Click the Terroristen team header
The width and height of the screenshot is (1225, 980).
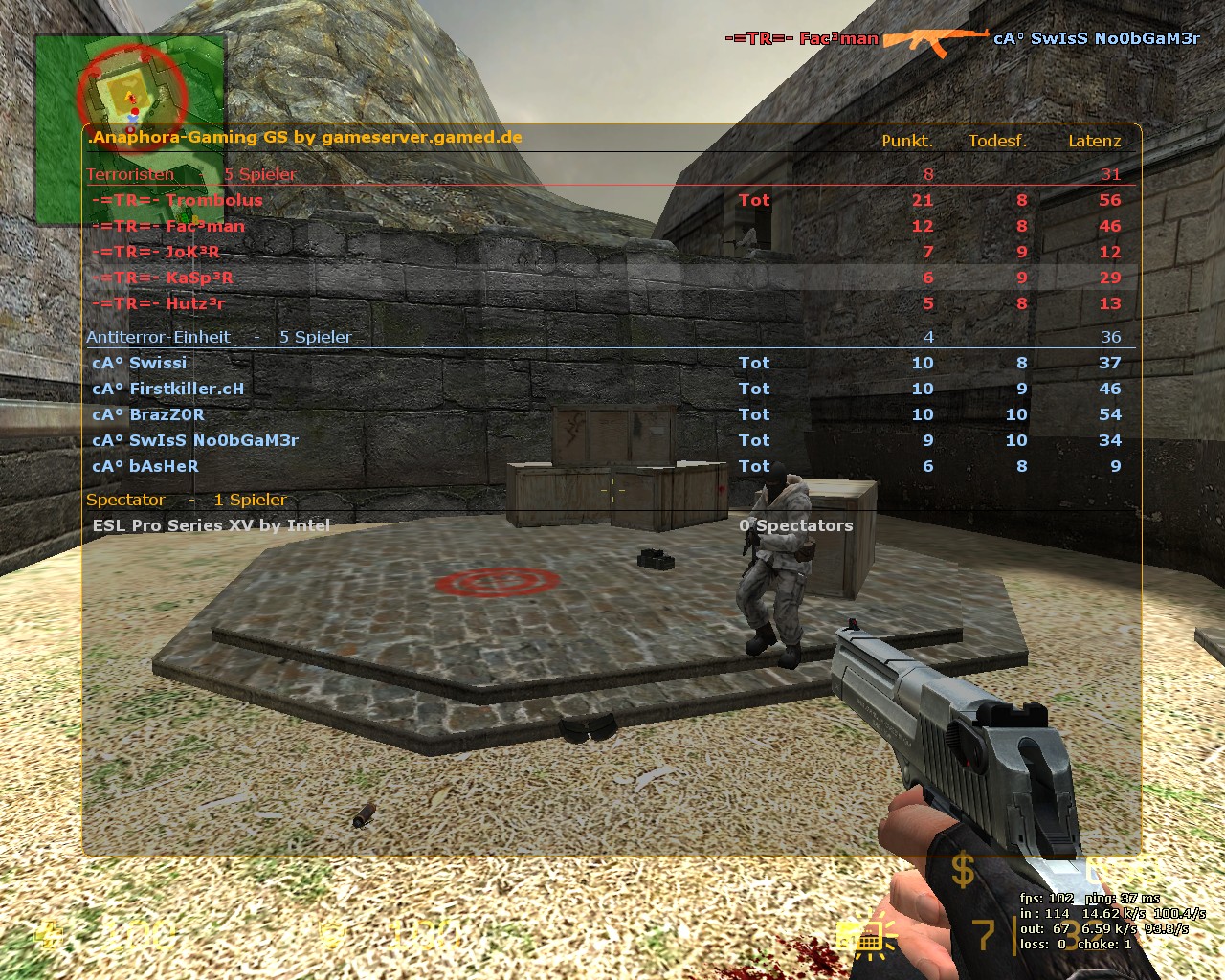131,174
